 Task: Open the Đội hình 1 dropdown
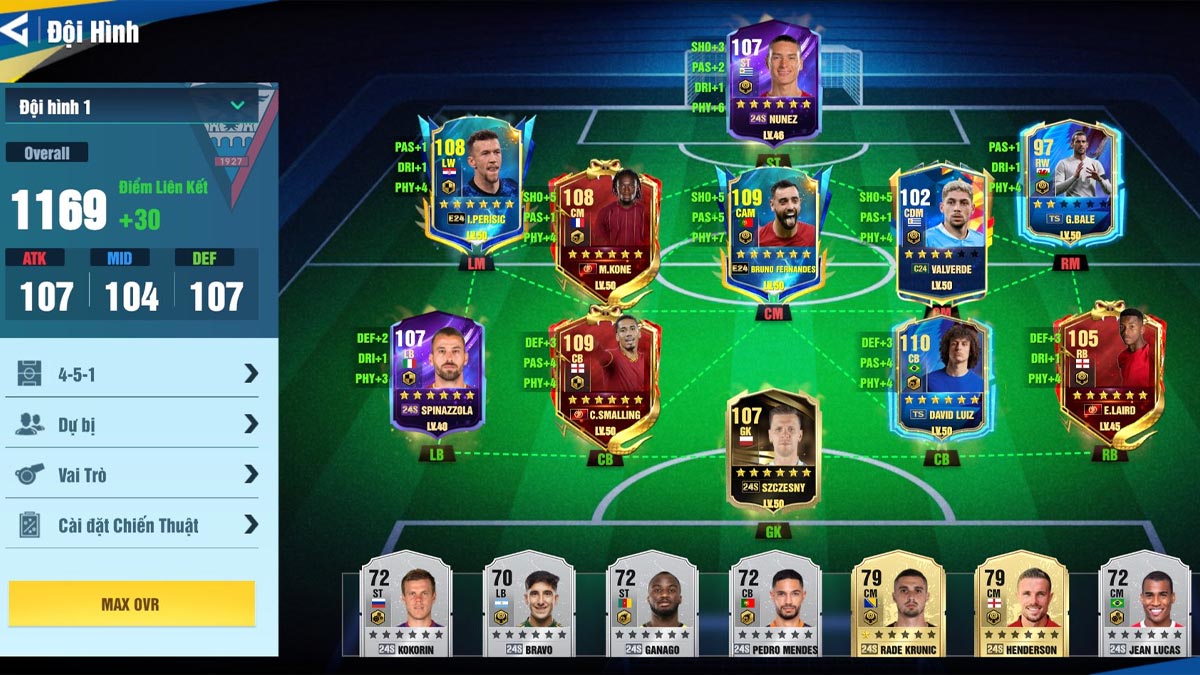130,106
